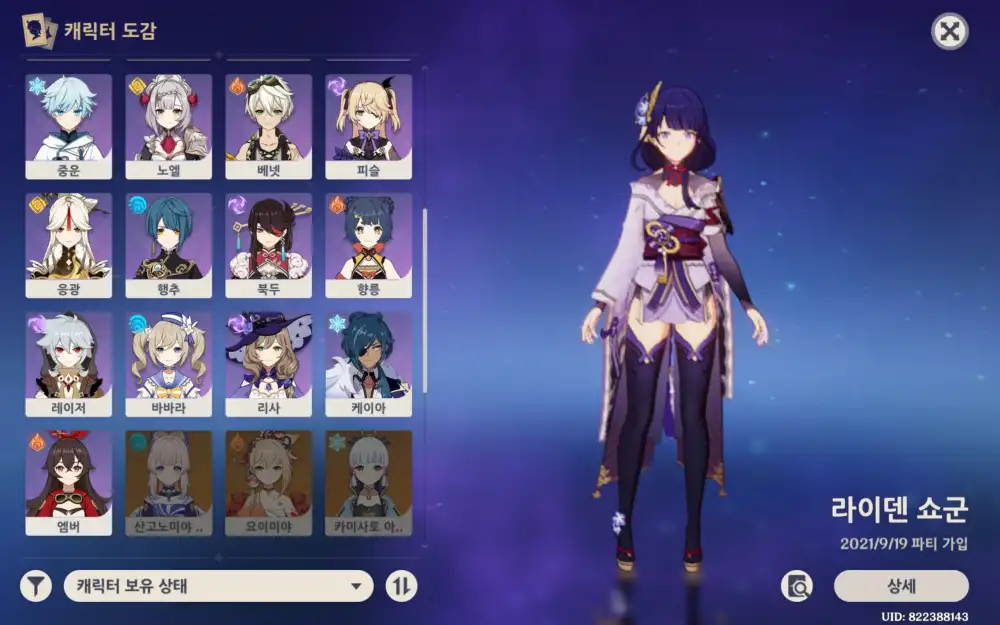Image resolution: width=1000 pixels, height=625 pixels.
Task: Pick the 케이아 character card
Action: [x=368, y=363]
